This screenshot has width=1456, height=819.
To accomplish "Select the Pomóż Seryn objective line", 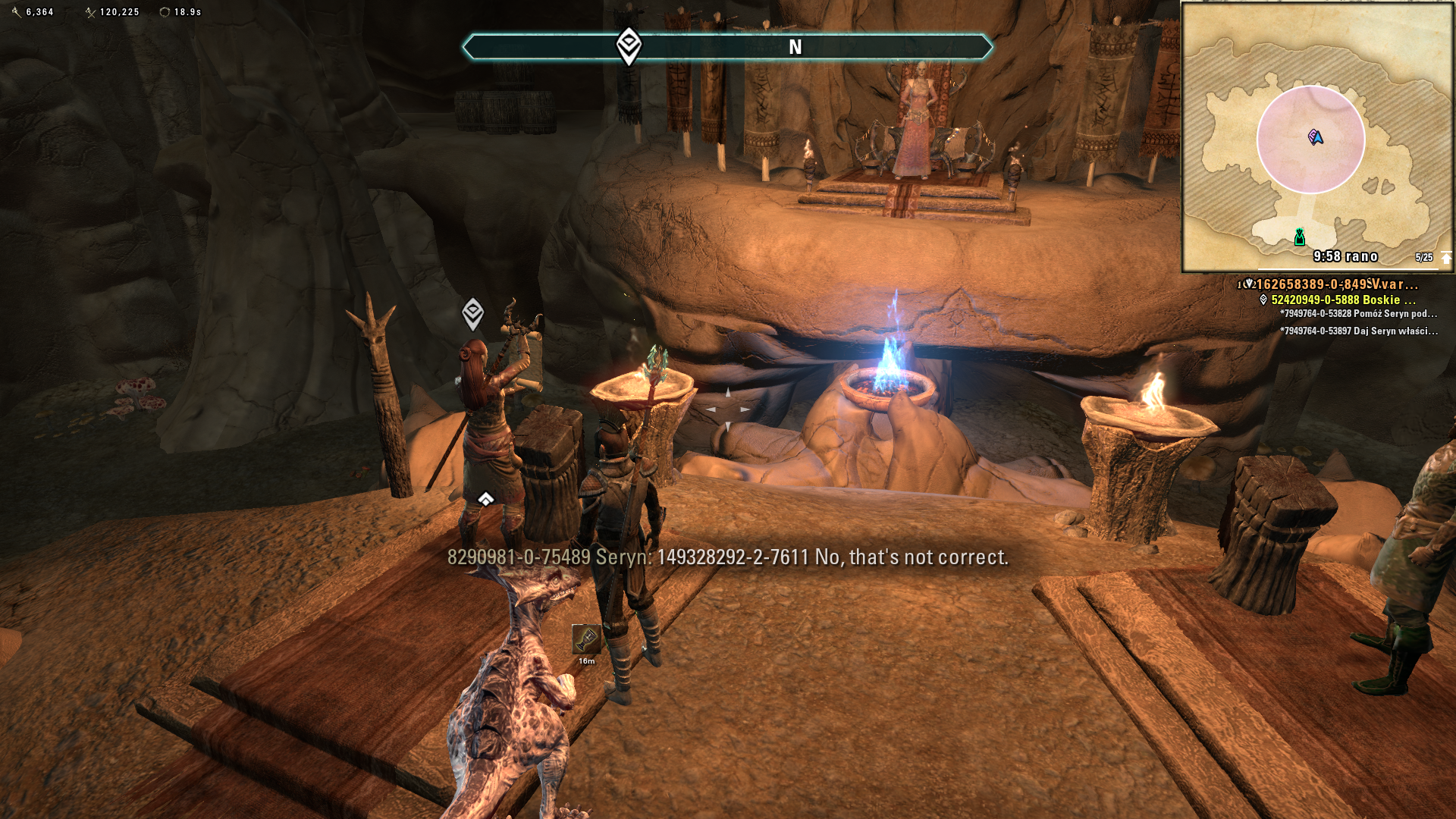I will (1357, 314).
